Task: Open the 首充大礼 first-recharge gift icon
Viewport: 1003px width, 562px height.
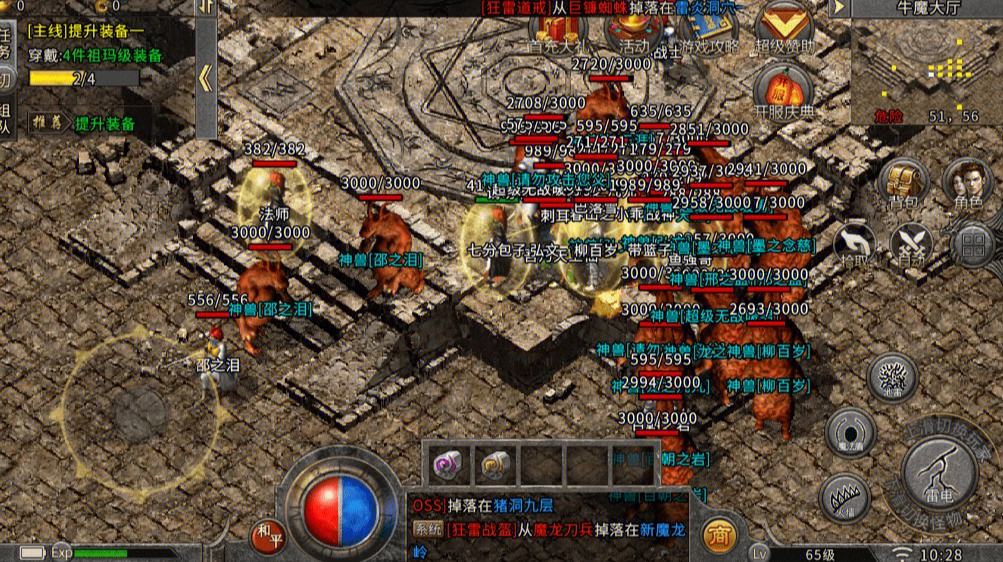Action: click(555, 32)
